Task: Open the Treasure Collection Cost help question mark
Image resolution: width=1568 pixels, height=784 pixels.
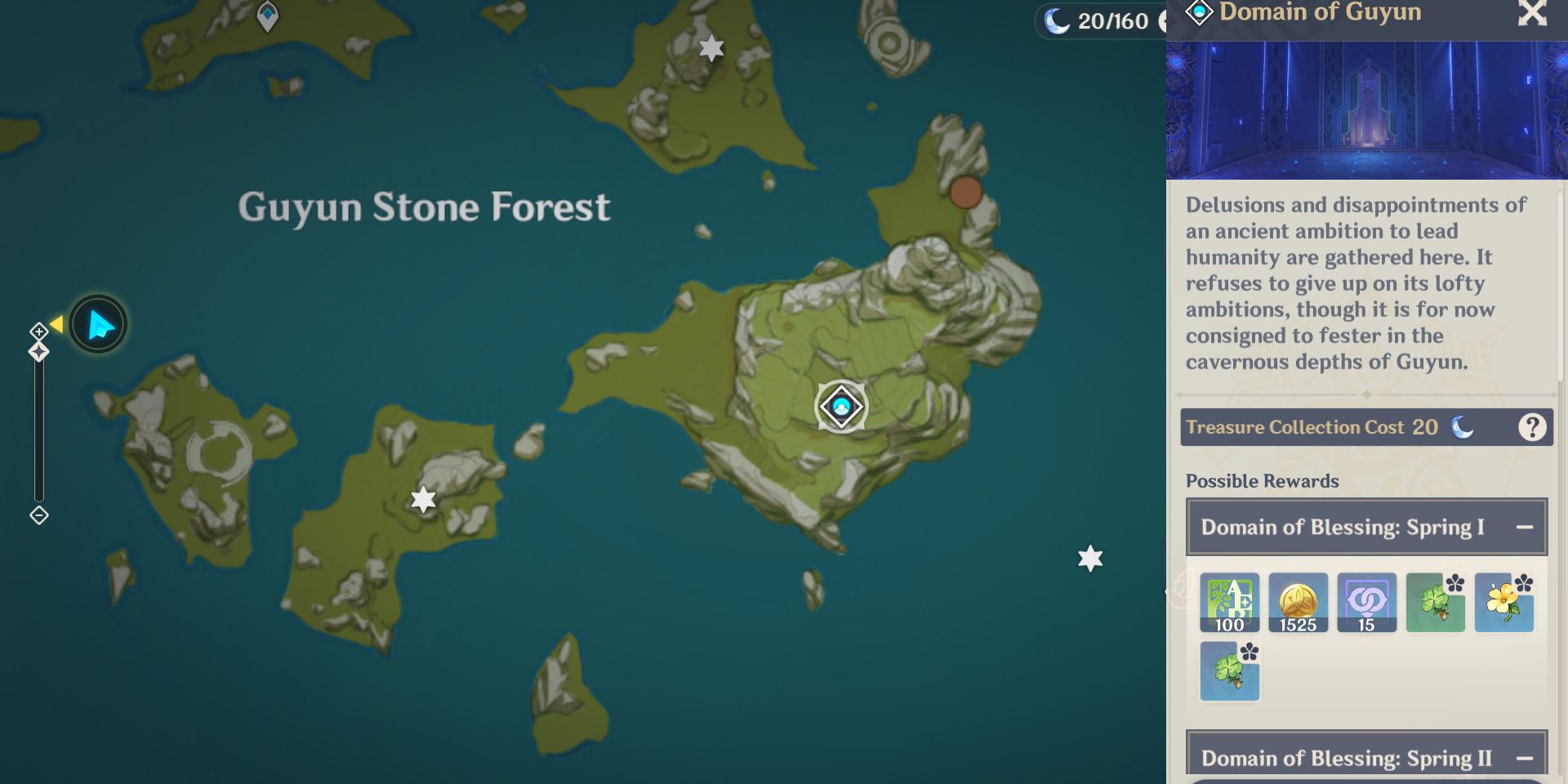Action: 1531,426
